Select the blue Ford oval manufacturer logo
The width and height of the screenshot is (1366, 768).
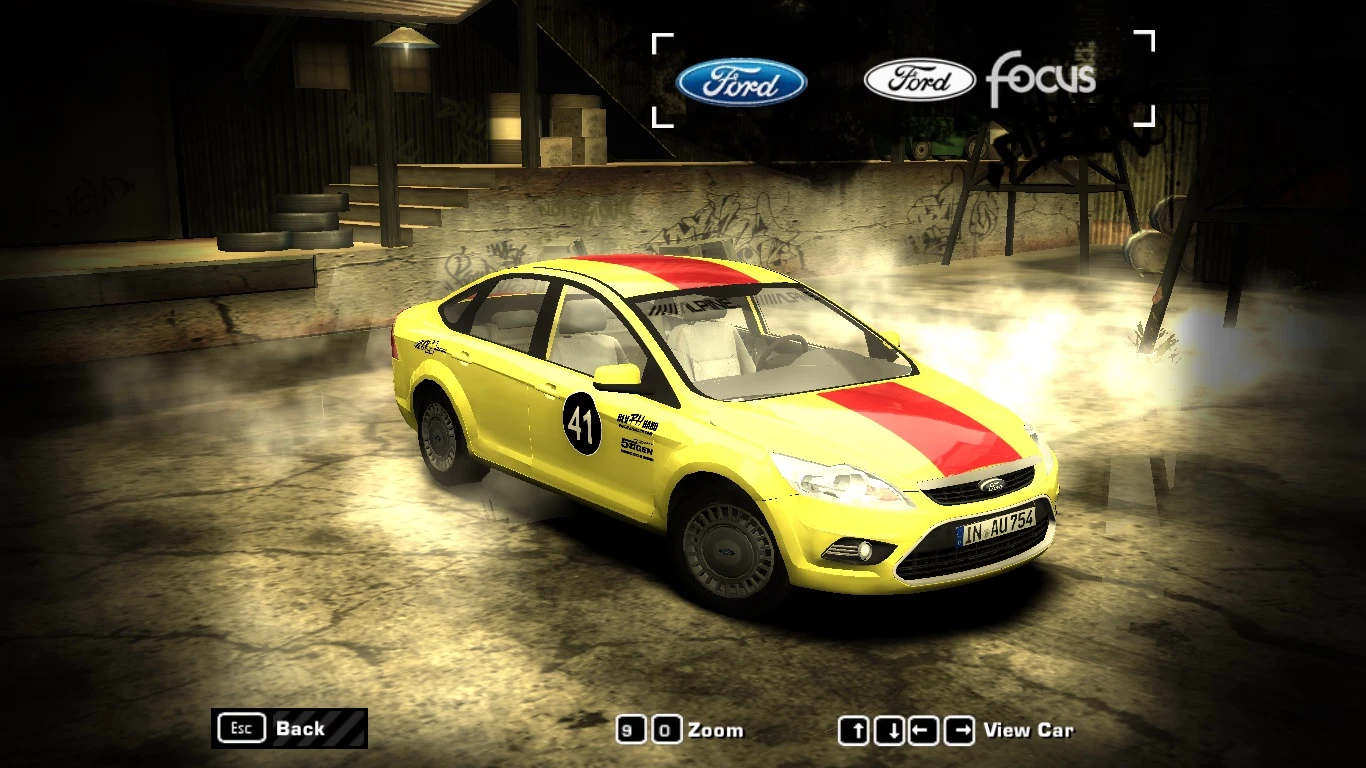[x=742, y=83]
